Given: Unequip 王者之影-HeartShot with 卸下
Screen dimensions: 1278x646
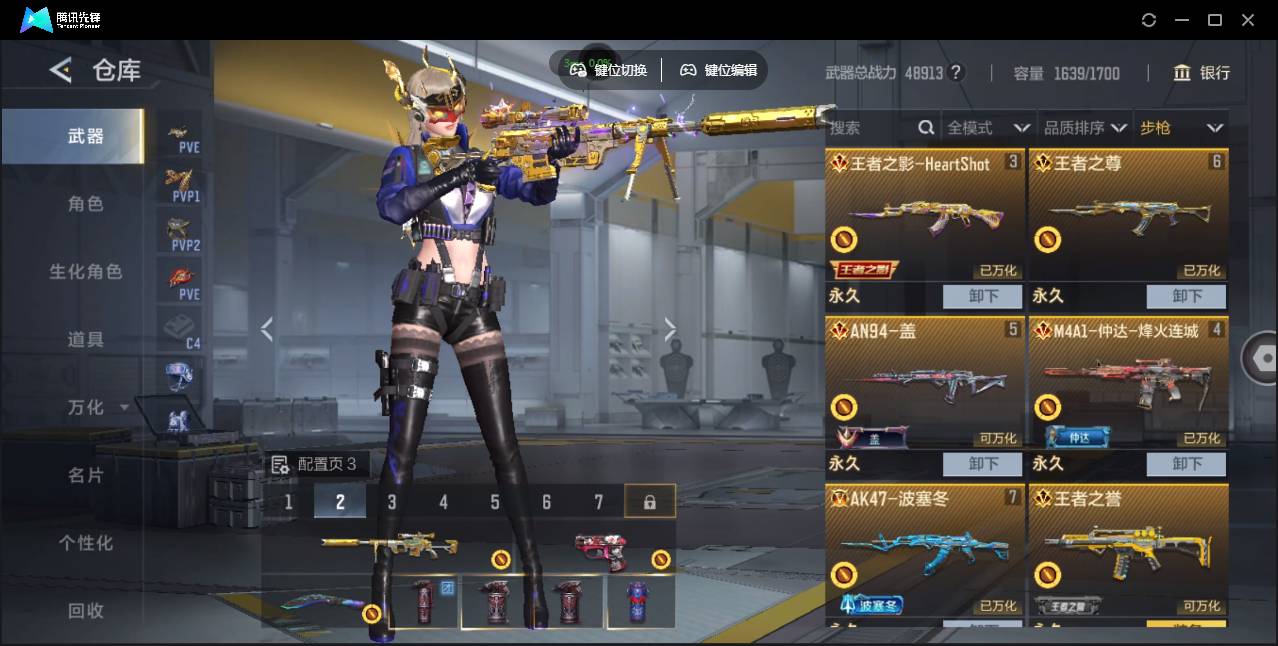Looking at the screenshot, I should pyautogui.click(x=982, y=296).
